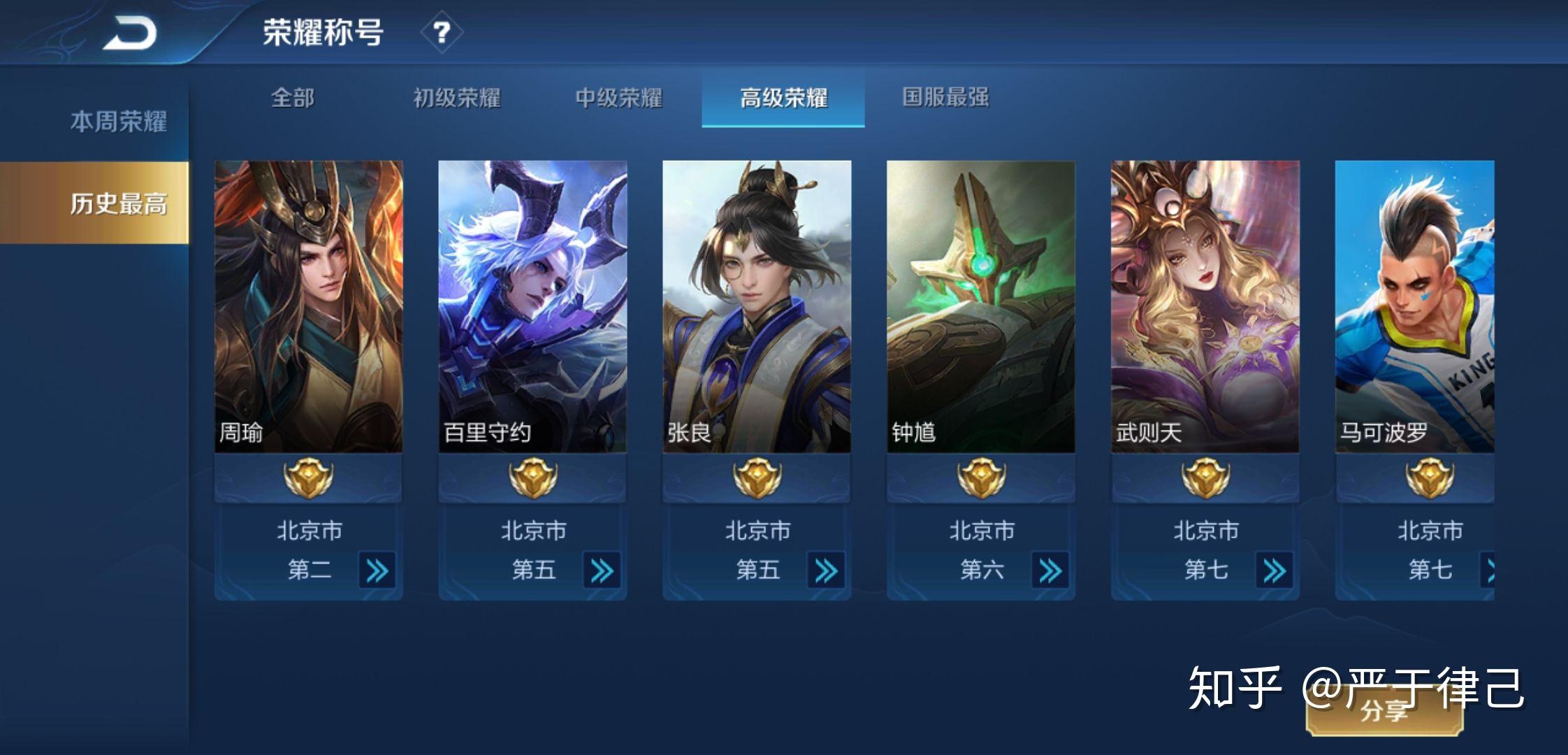Expand details for 钟馗 with double arrow

(x=1052, y=571)
